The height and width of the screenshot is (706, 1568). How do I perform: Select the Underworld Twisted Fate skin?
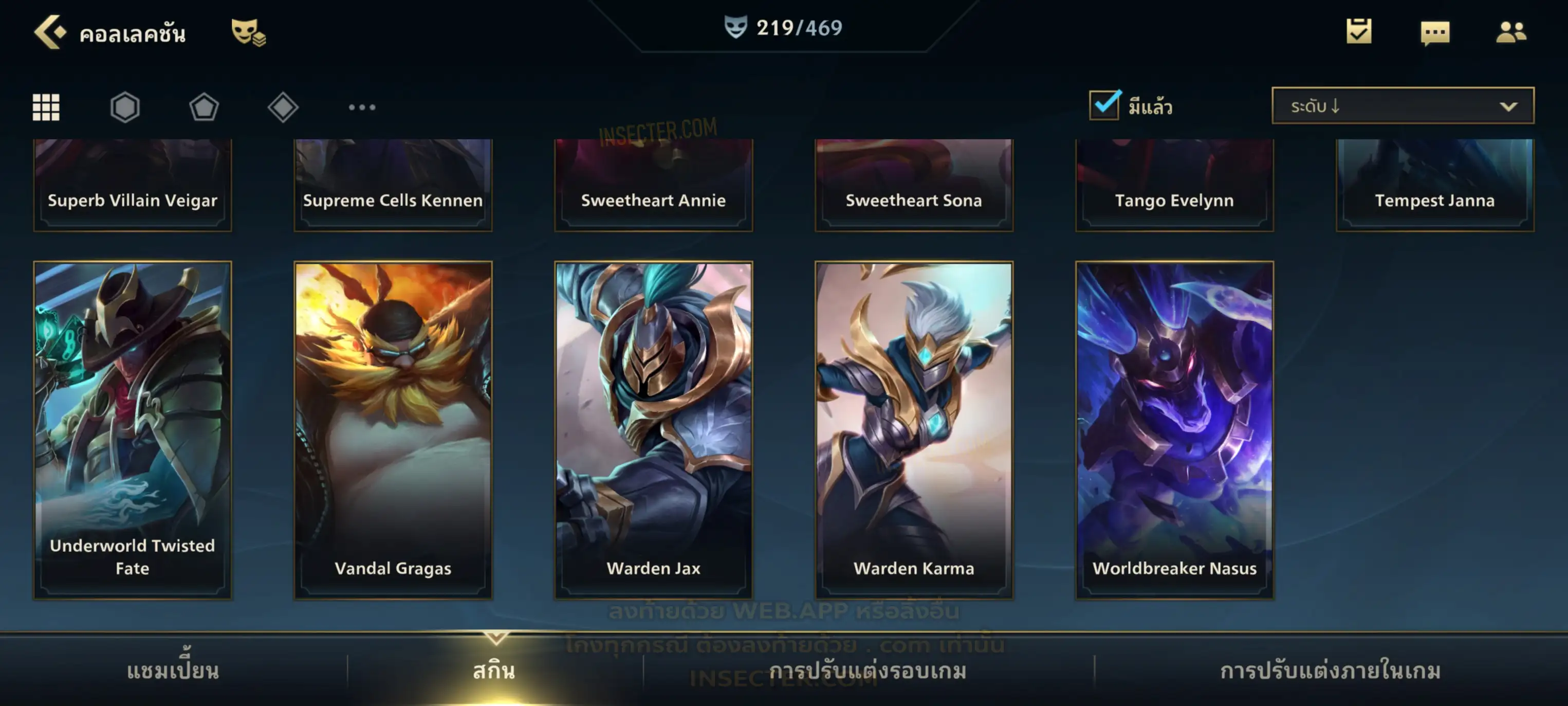click(x=133, y=429)
